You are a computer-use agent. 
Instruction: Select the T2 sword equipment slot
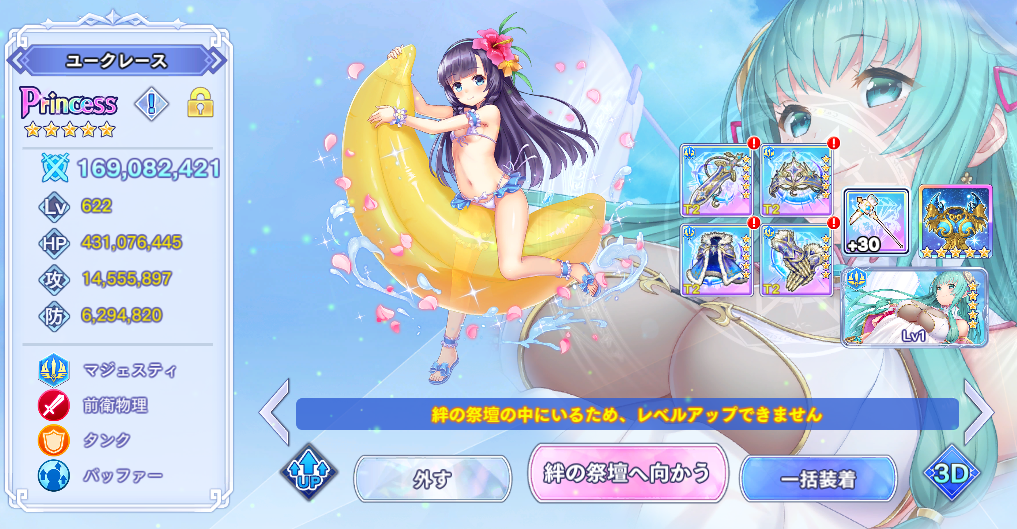(x=716, y=180)
